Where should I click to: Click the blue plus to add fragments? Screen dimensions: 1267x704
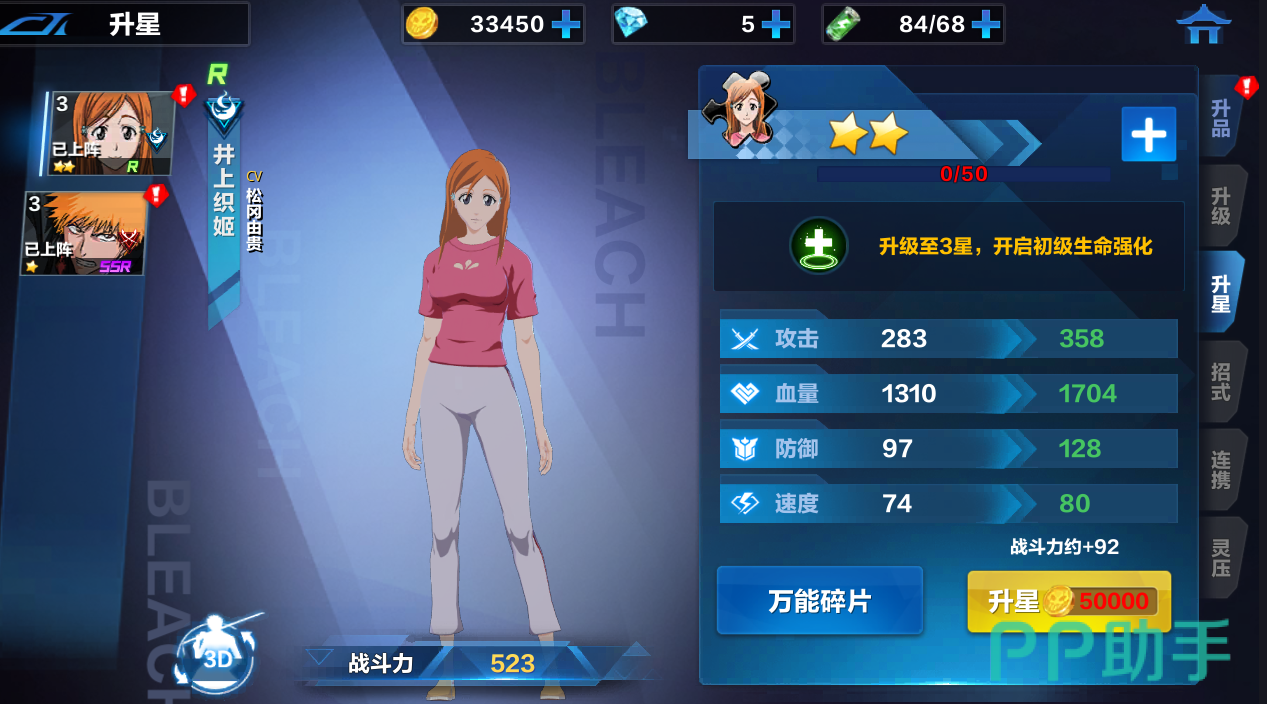click(x=1148, y=134)
